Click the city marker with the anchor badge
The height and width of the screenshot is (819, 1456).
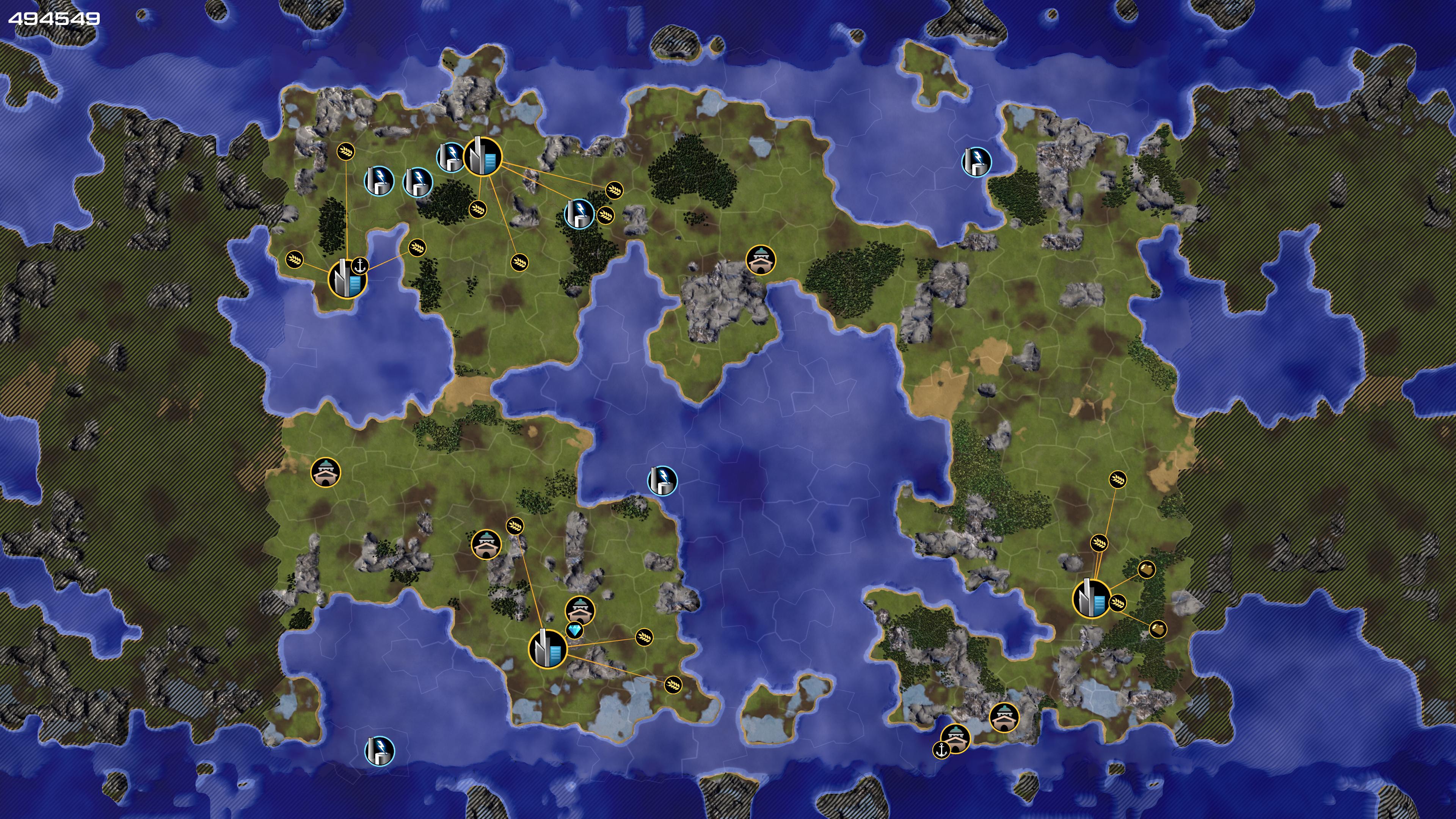pyautogui.click(x=347, y=279)
